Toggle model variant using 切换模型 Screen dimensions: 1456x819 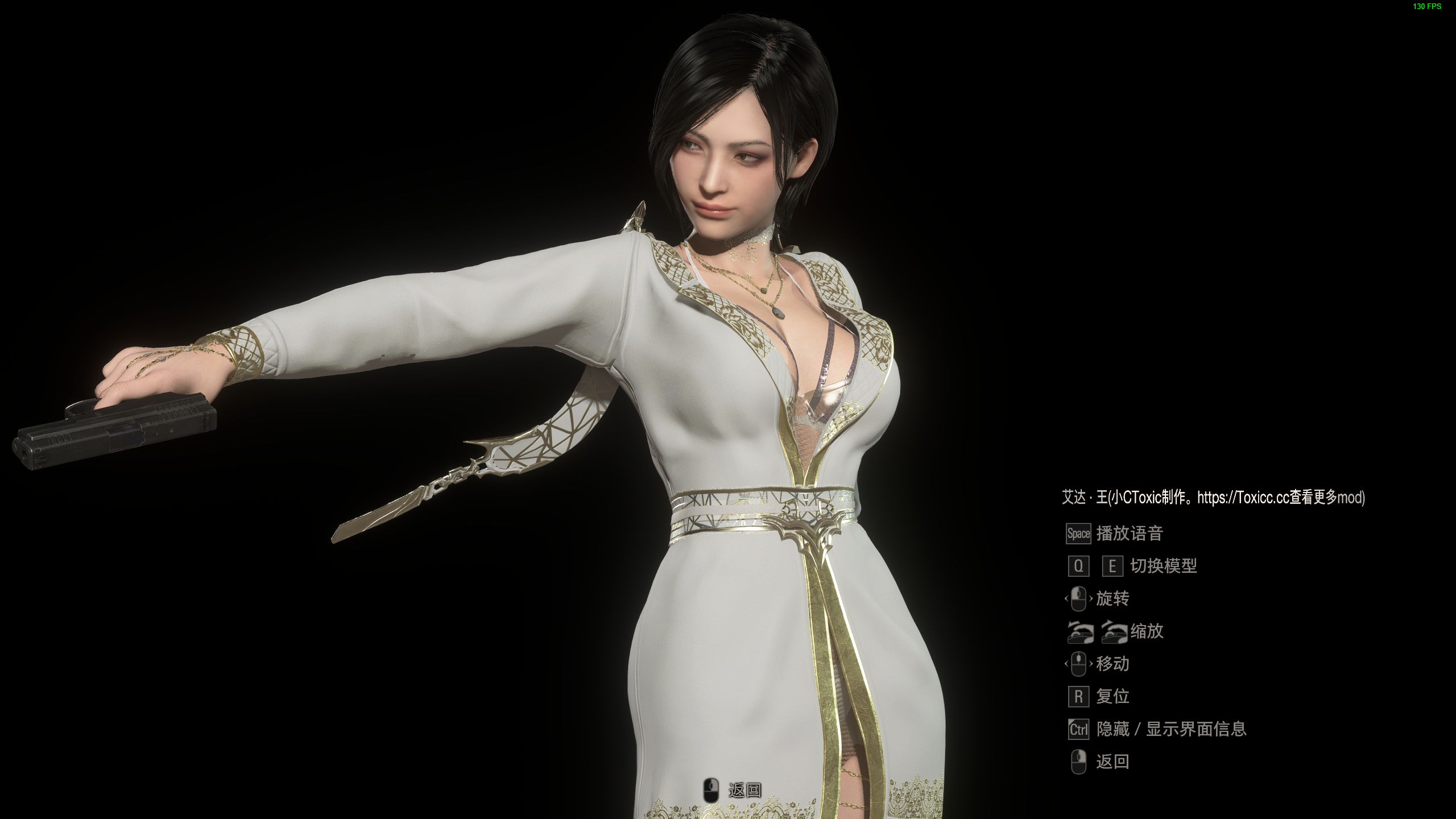click(x=1163, y=567)
